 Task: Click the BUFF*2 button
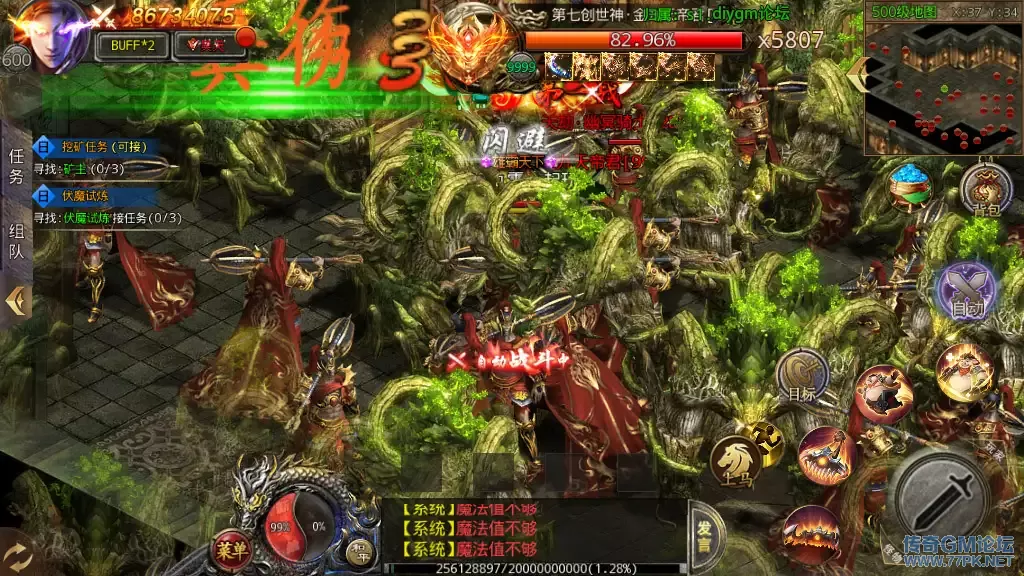coord(131,45)
